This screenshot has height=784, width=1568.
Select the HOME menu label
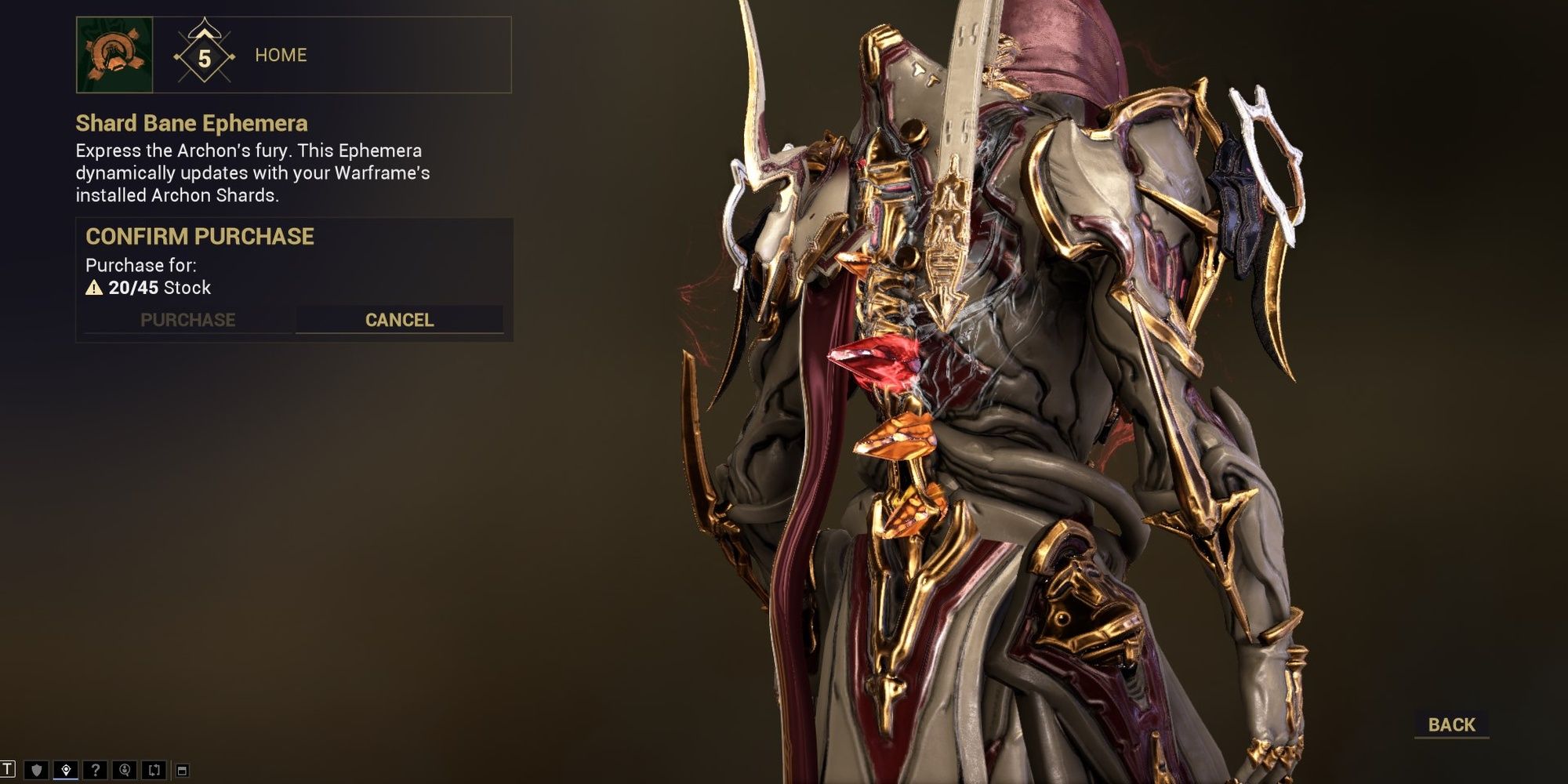(281, 55)
